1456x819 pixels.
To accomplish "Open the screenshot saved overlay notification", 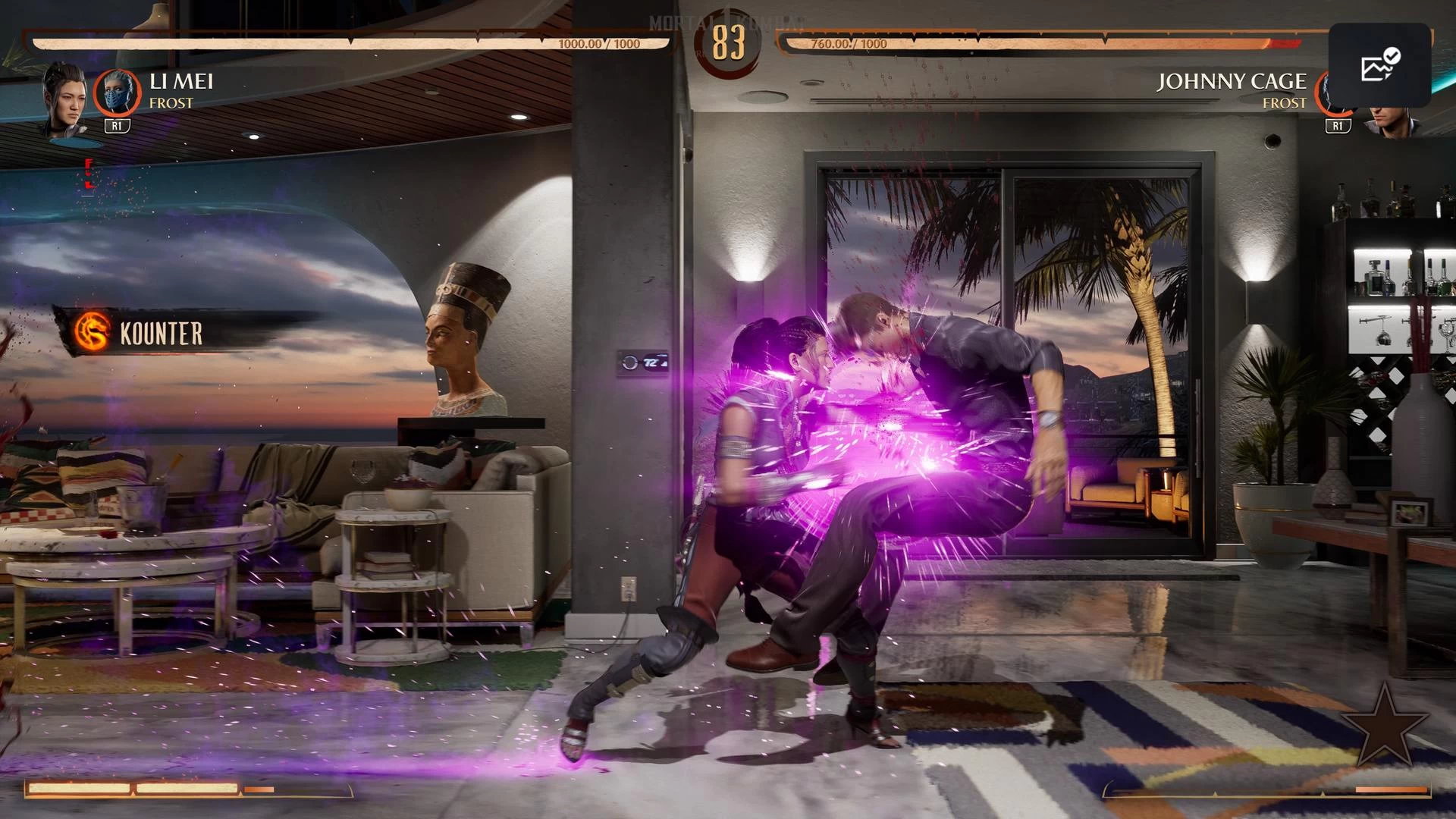I will pos(1379,65).
